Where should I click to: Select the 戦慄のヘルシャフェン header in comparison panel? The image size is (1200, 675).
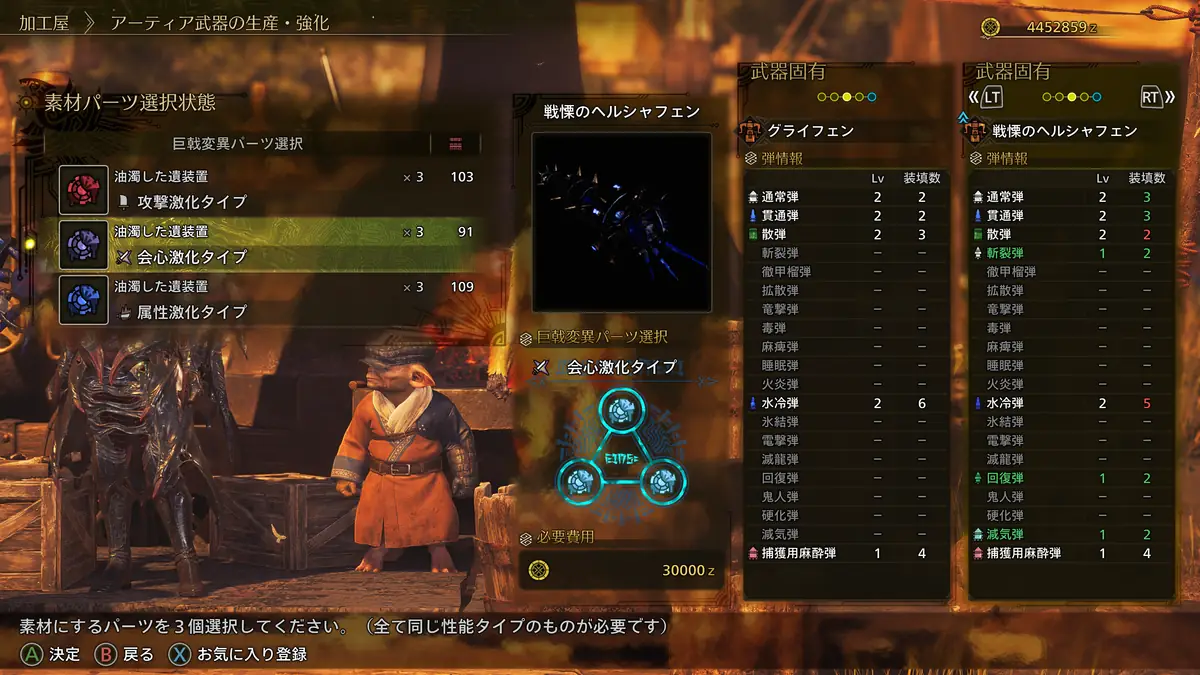(1064, 131)
